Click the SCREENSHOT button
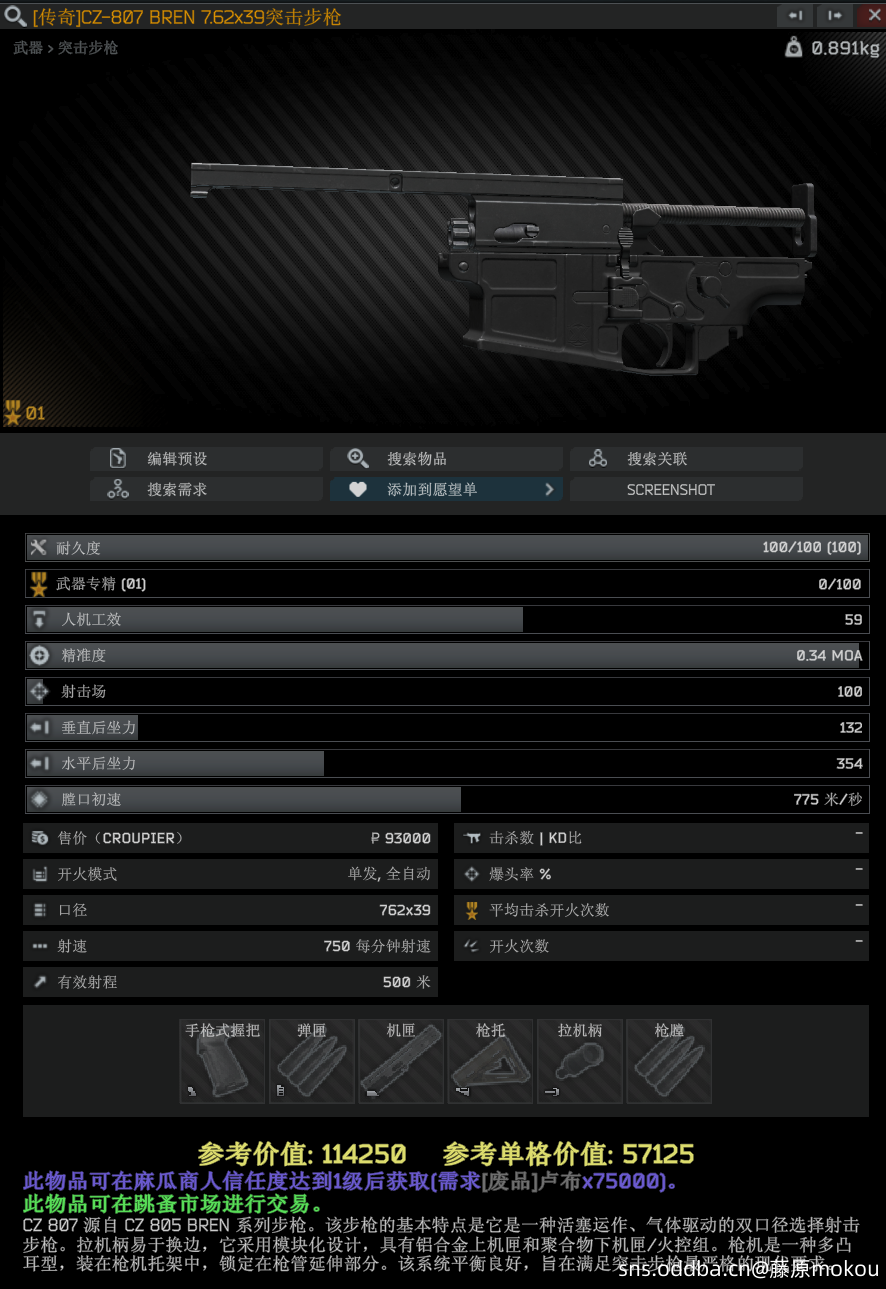The height and width of the screenshot is (1289, 886). coord(686,490)
